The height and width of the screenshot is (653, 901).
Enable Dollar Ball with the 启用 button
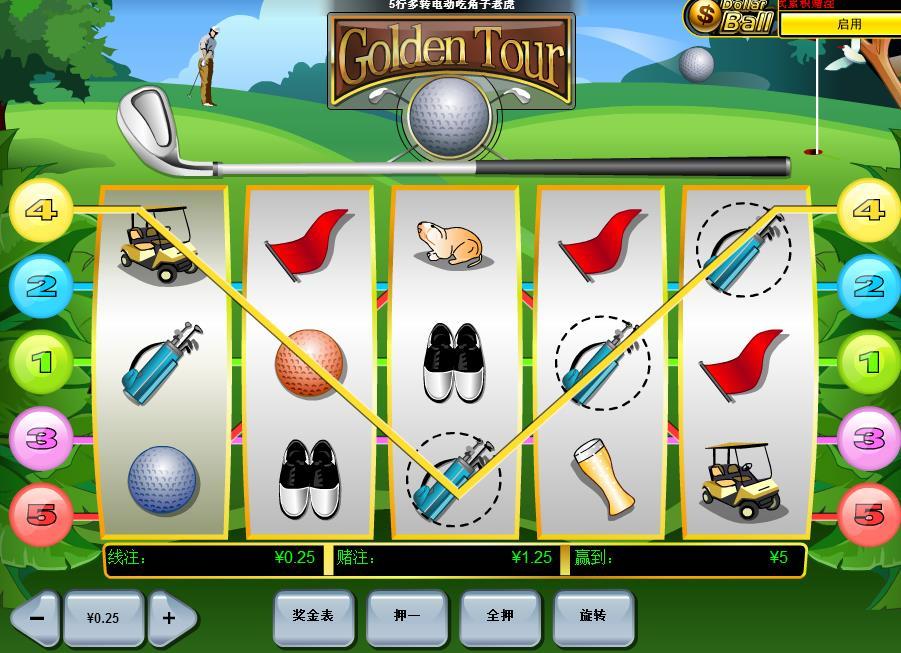coord(848,24)
